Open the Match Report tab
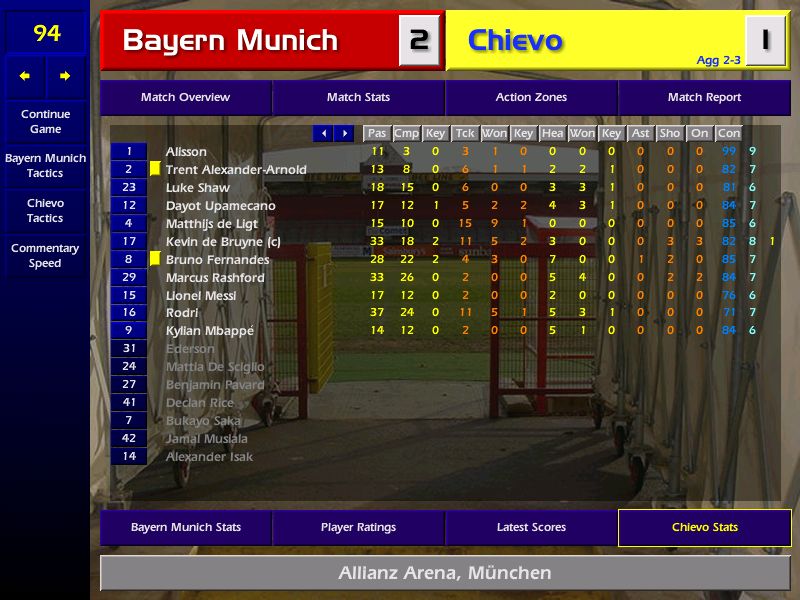This screenshot has width=800, height=600. pyautogui.click(x=704, y=98)
